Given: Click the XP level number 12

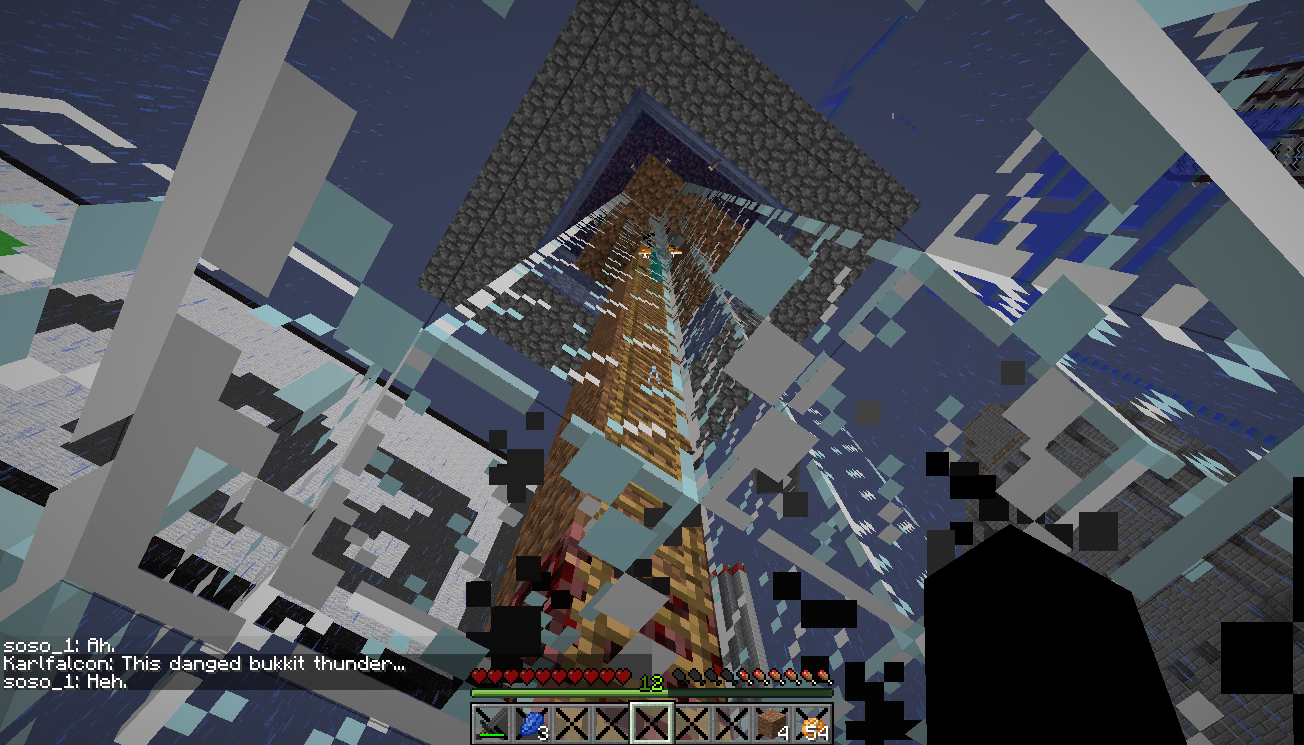Looking at the screenshot, I should [651, 681].
